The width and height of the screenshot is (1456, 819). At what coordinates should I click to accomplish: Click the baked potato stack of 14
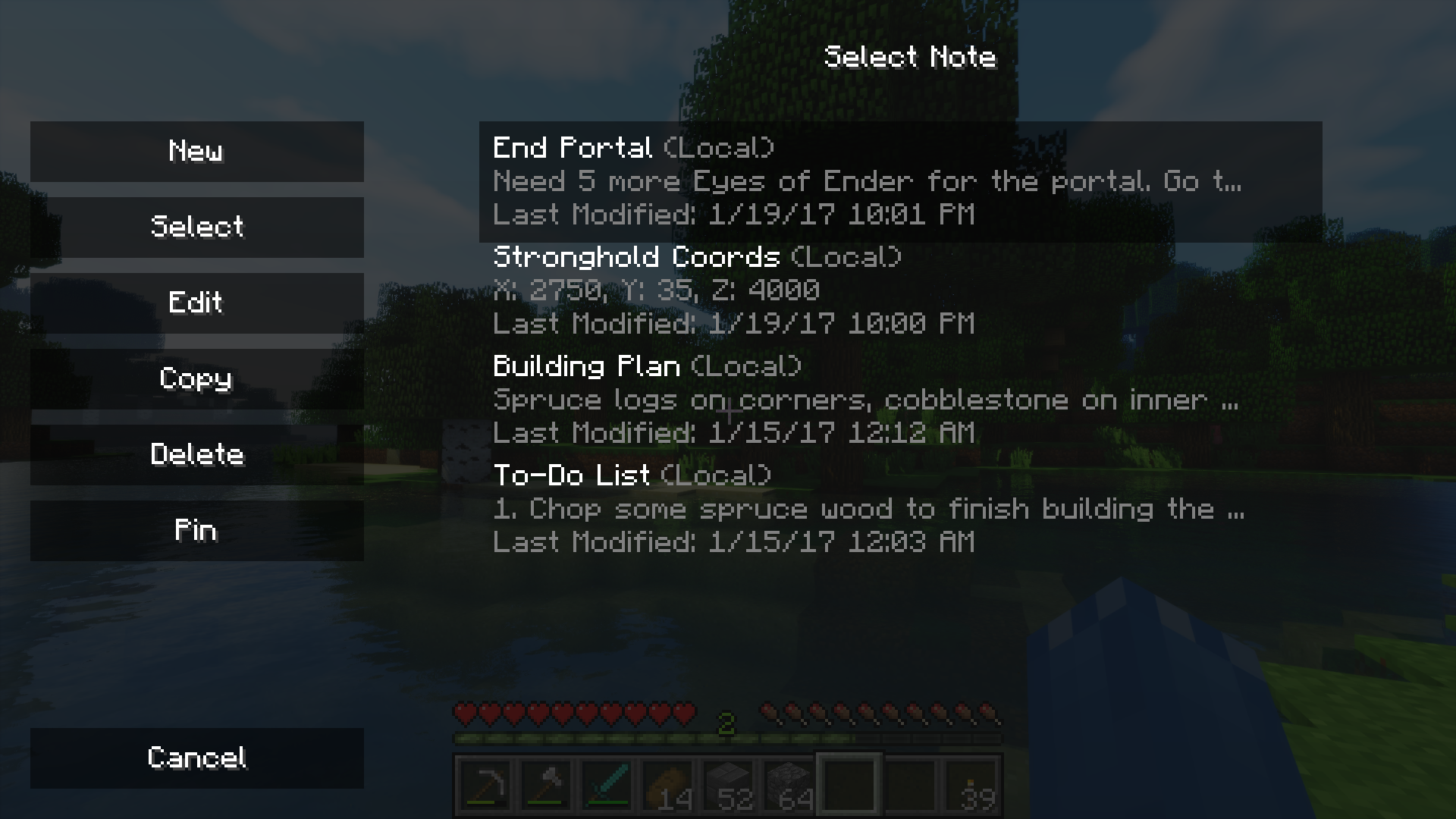[x=667, y=783]
